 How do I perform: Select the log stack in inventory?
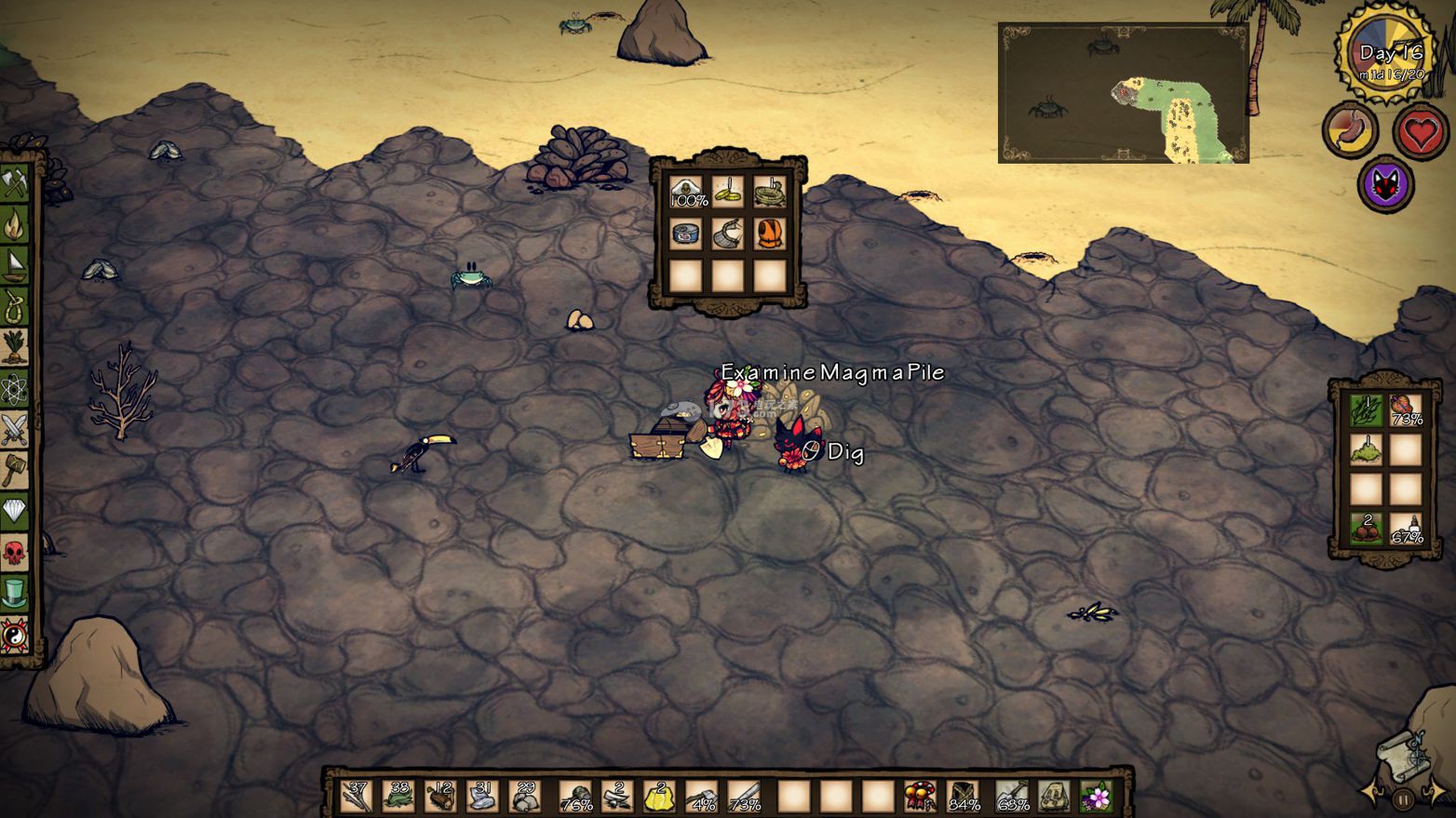click(x=440, y=797)
